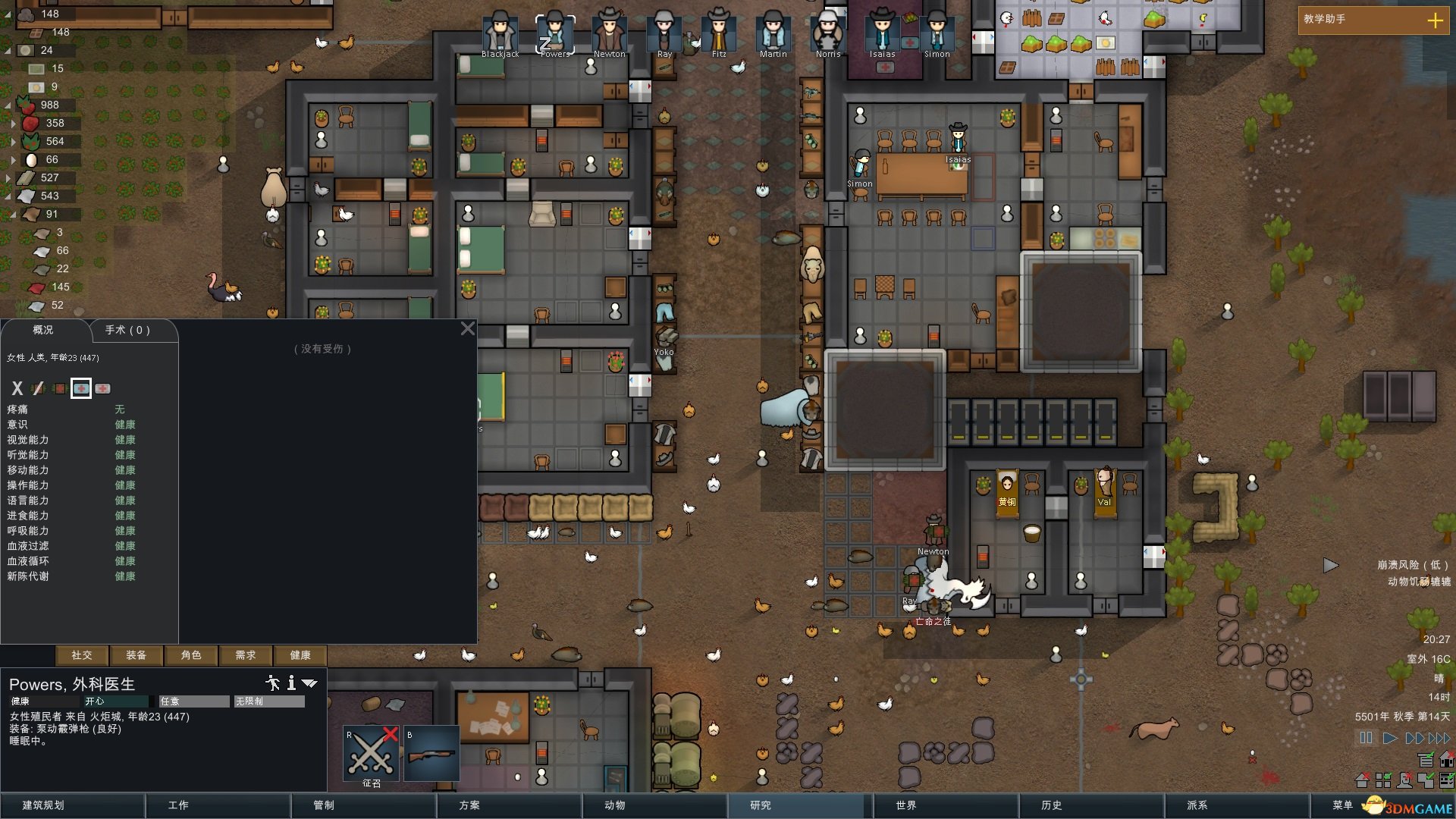Close the health panel
Image resolution: width=1456 pixels, height=819 pixels.
[x=468, y=328]
